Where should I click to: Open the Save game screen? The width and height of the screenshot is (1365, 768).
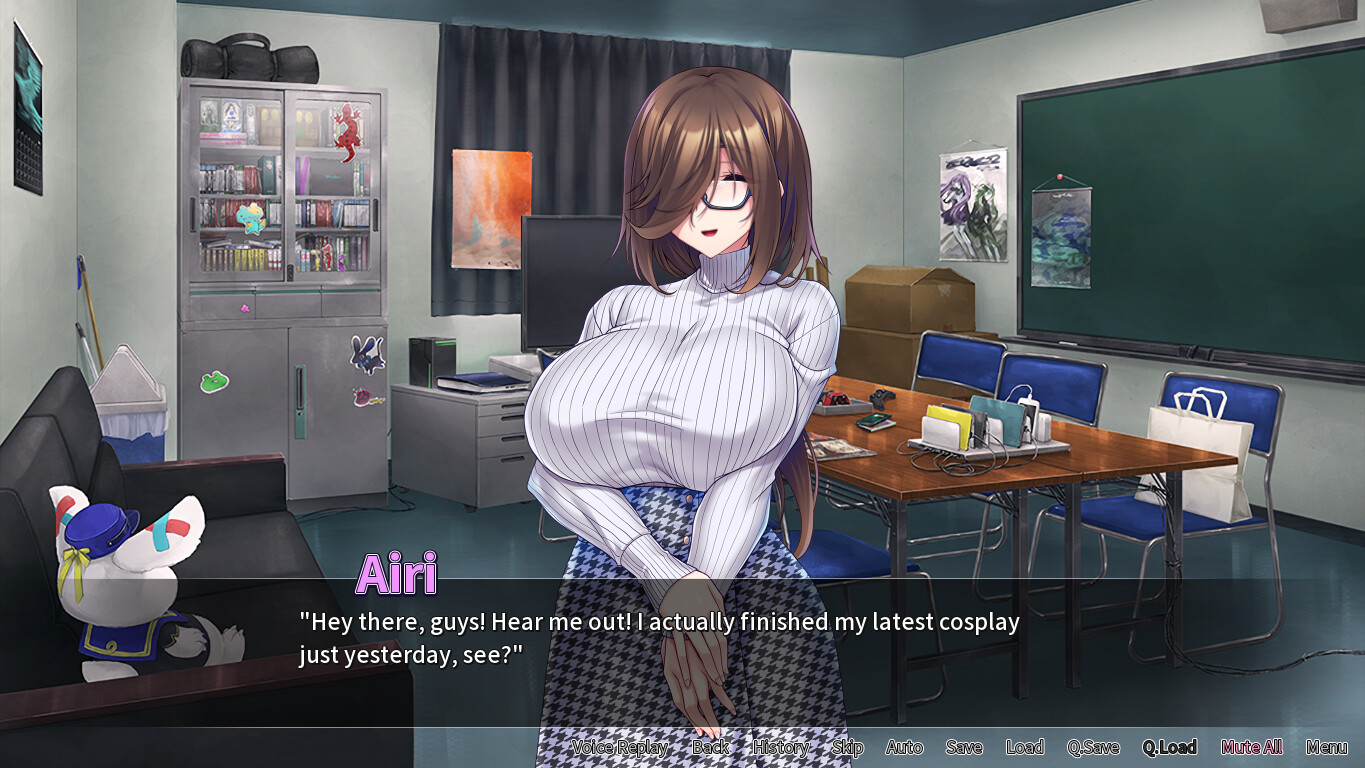point(964,747)
